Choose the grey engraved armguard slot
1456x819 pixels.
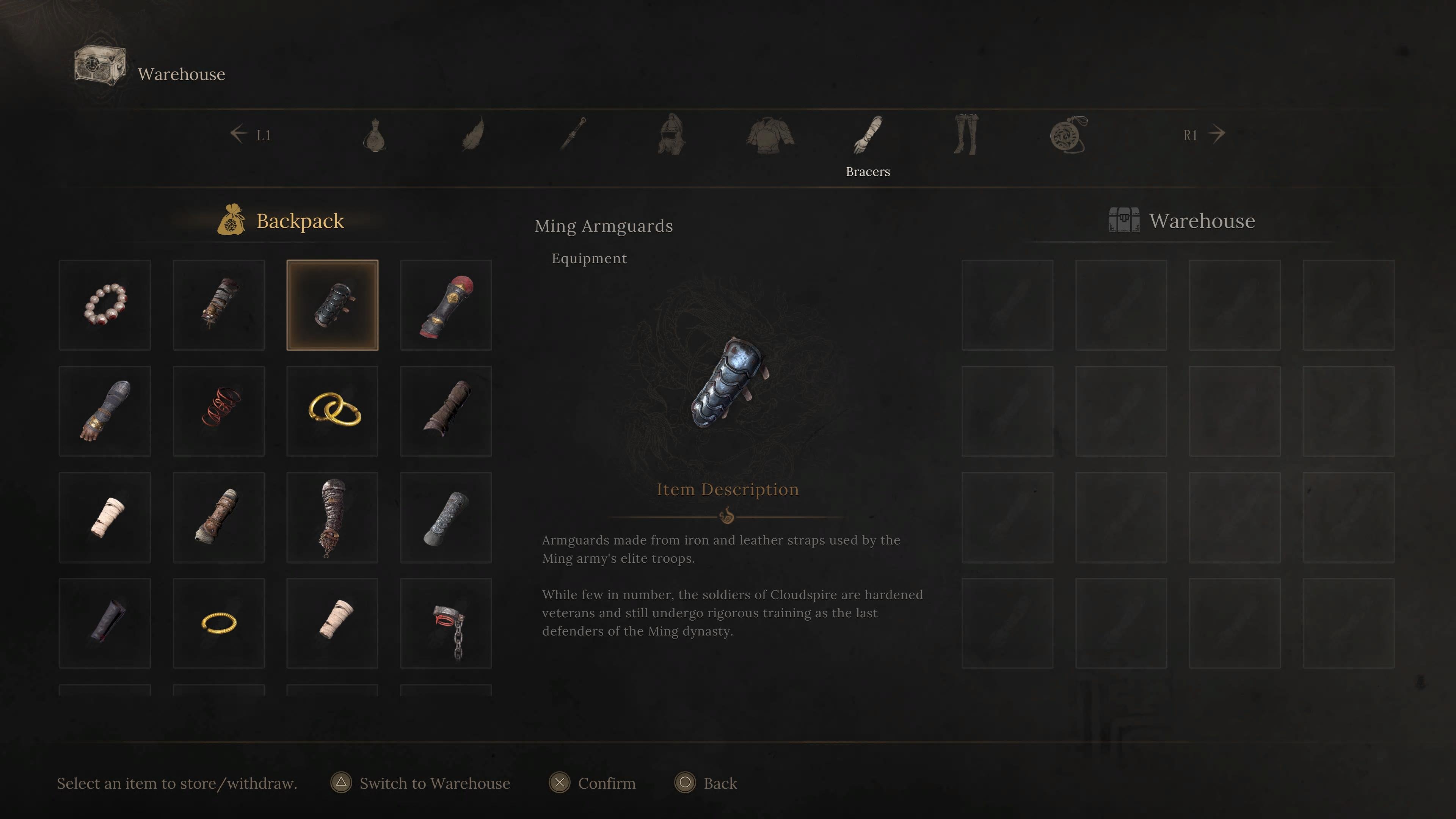pyautogui.click(x=446, y=517)
